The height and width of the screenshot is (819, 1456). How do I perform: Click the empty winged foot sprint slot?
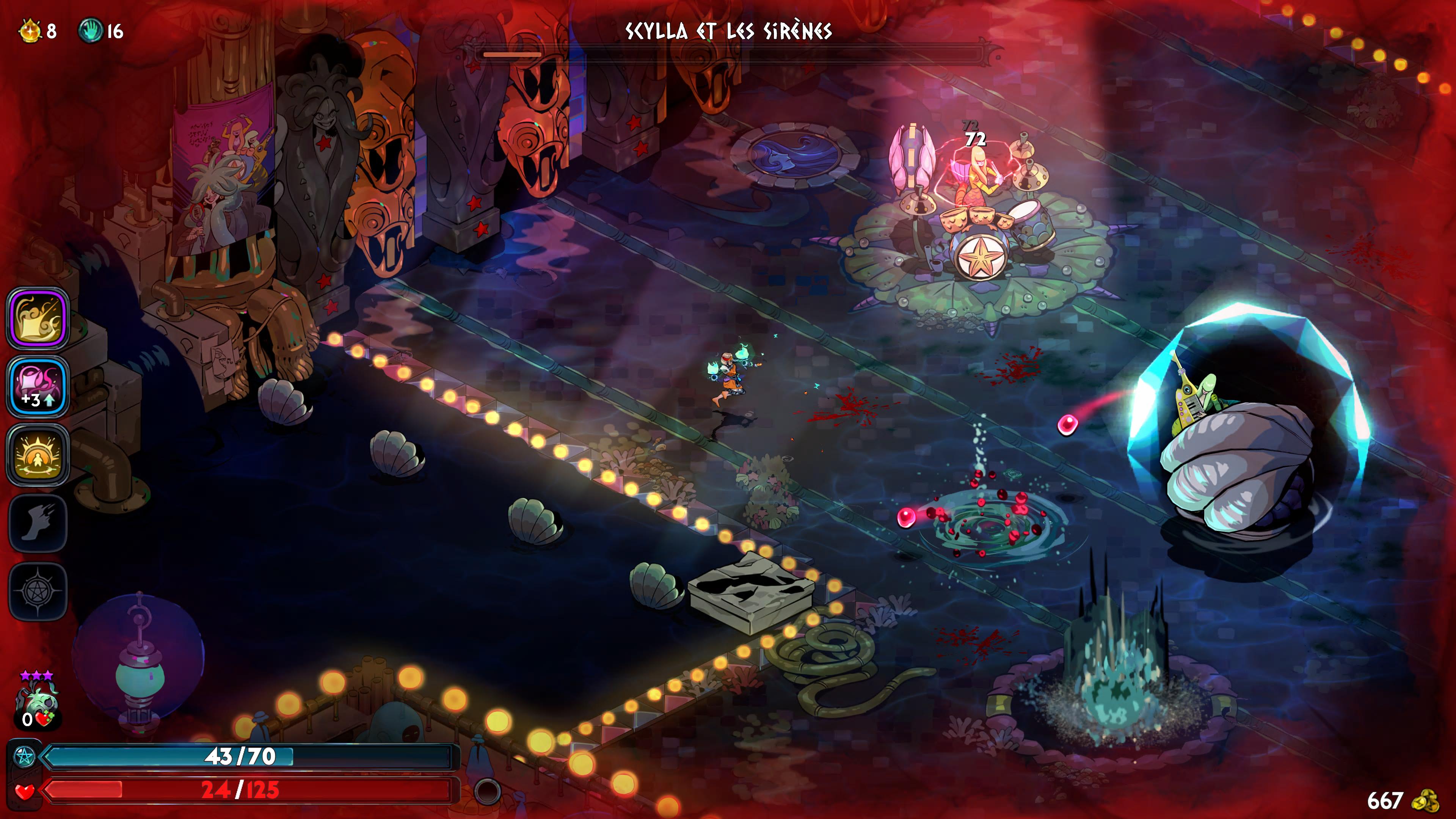pos(38,523)
